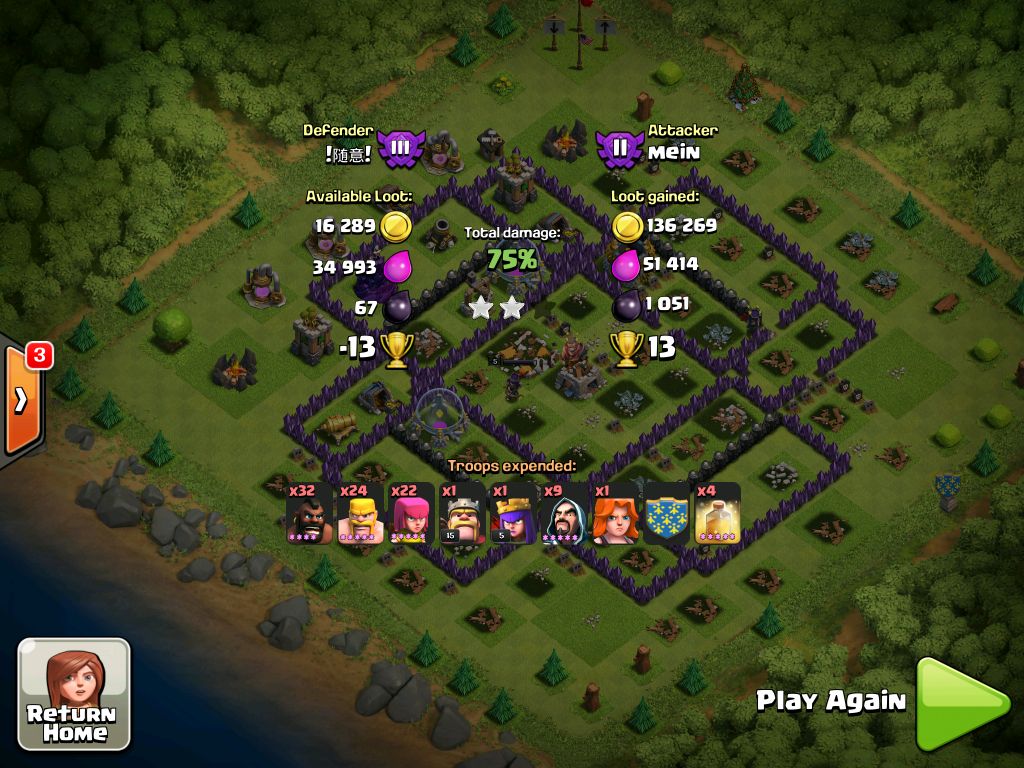Click the Archer x22 troop icon
The width and height of the screenshot is (1024, 768).
pos(411,514)
